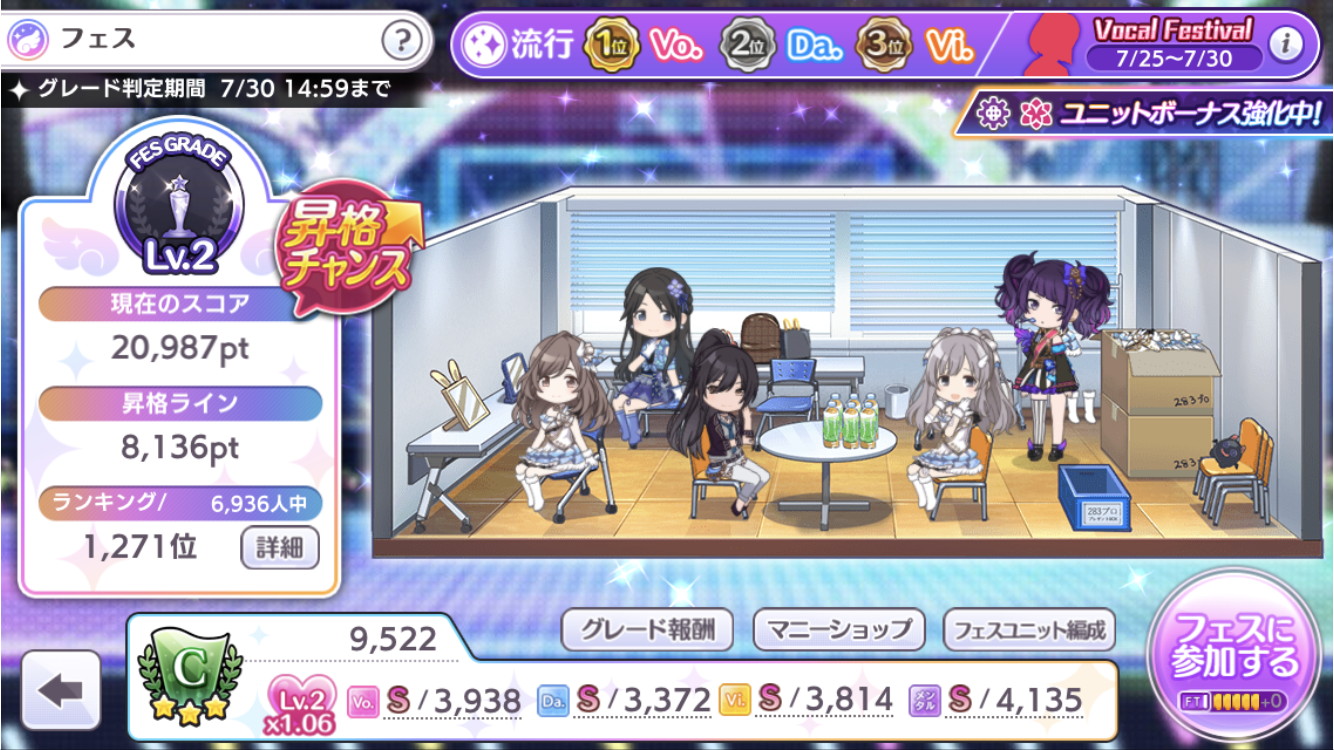
Task: Open グレード報酬 grade rewards
Action: [x=646, y=630]
